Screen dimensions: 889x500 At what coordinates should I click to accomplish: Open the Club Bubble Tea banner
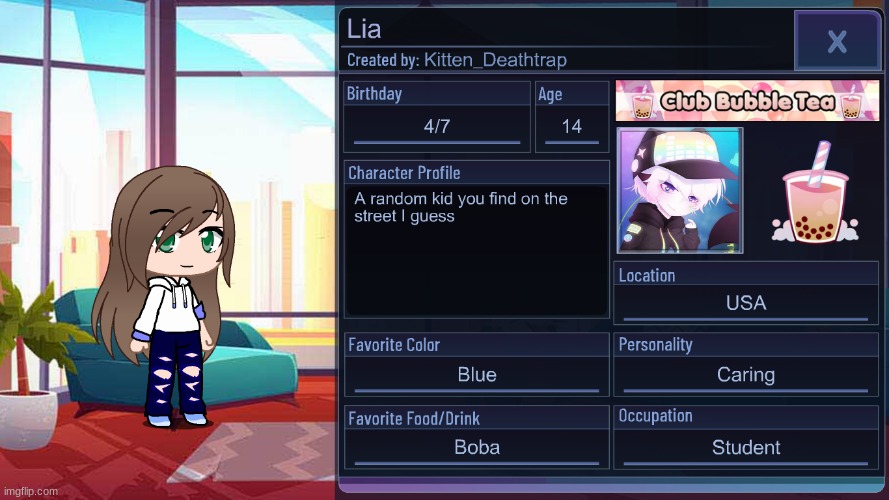click(747, 101)
